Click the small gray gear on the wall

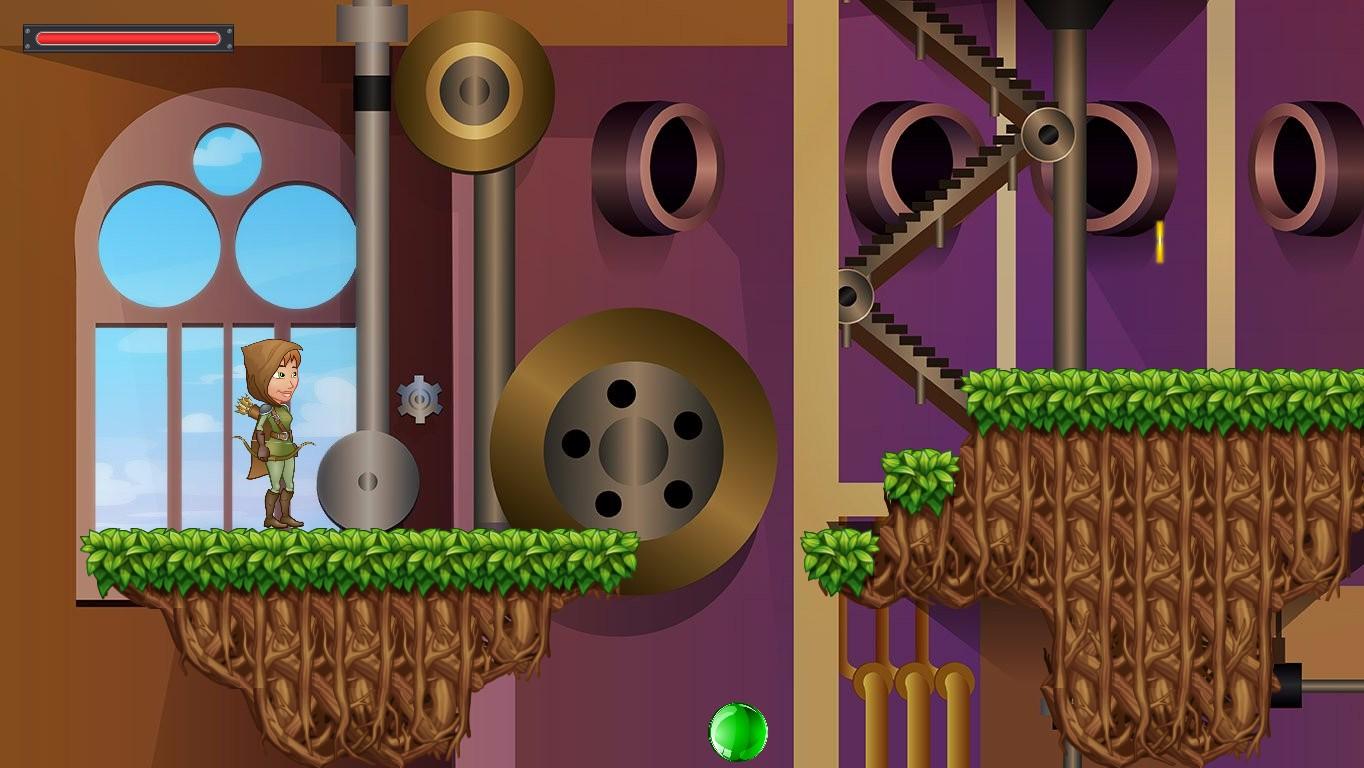click(421, 398)
